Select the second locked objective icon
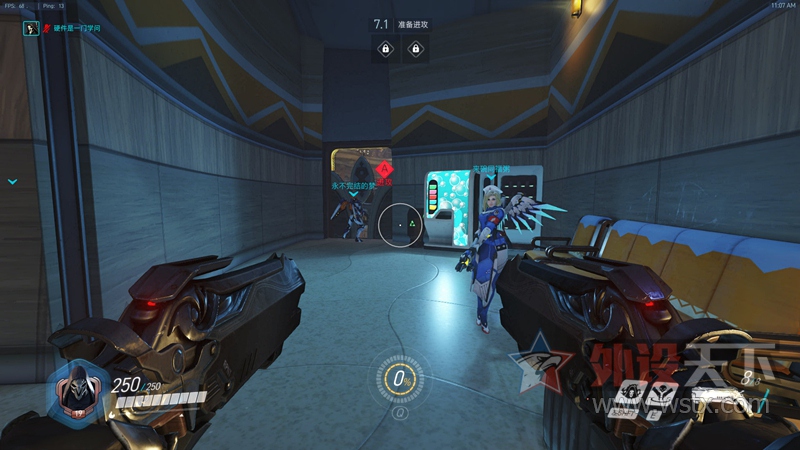Screen dimensions: 800x450 [x=415, y=48]
